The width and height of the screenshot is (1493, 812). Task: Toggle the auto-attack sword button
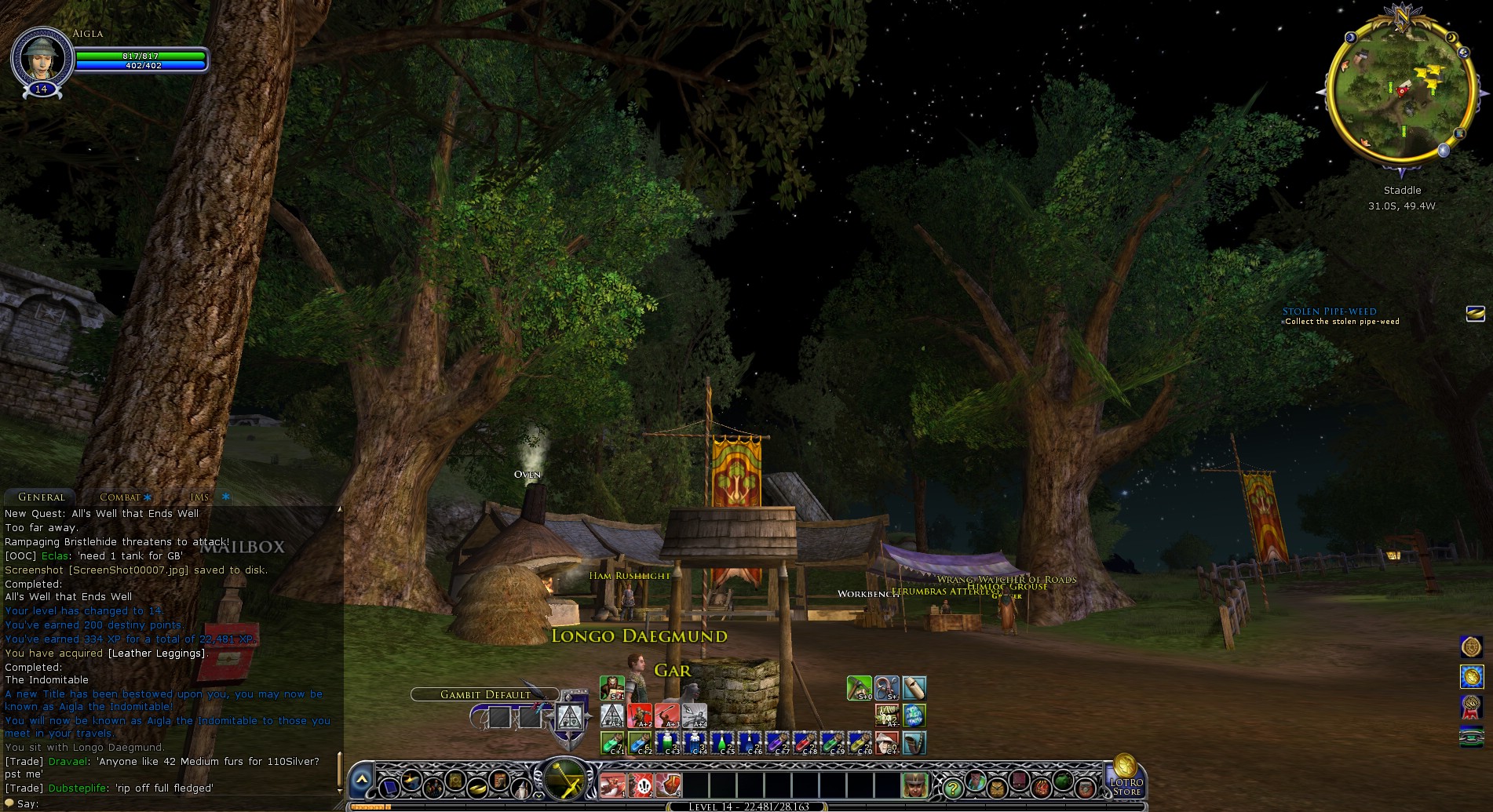563,780
